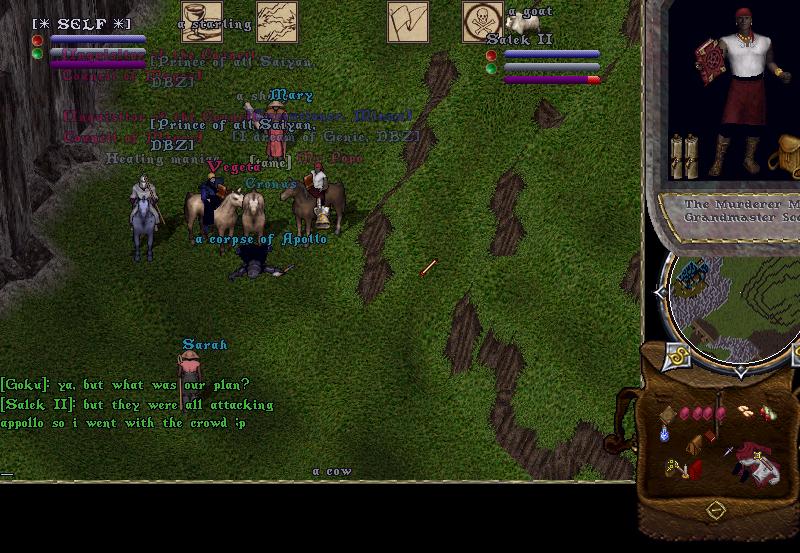The height and width of the screenshot is (553, 800).
Task: Select the brown book in the backpack
Action: click(x=666, y=413)
